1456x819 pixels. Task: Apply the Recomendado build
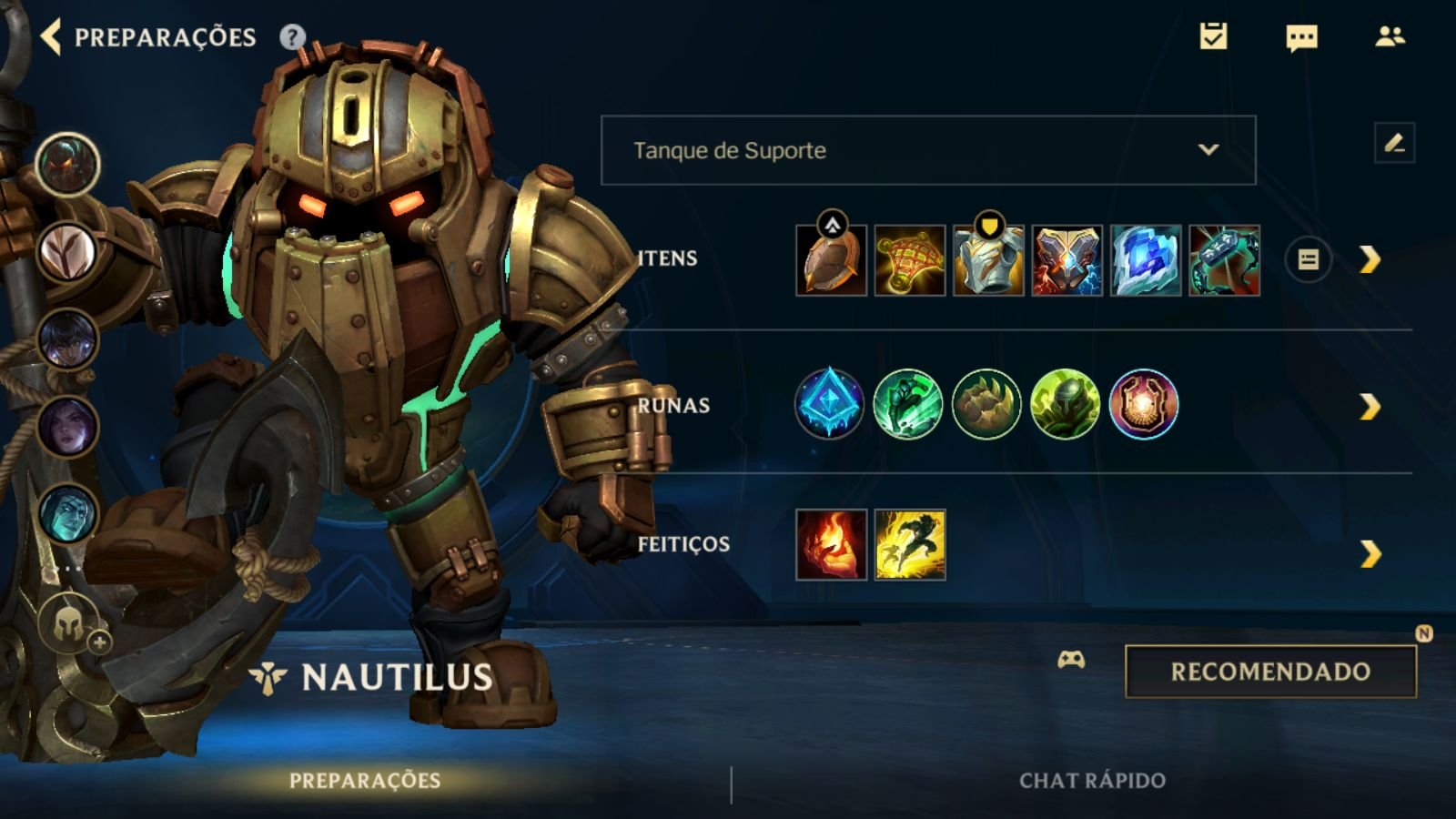(1270, 672)
